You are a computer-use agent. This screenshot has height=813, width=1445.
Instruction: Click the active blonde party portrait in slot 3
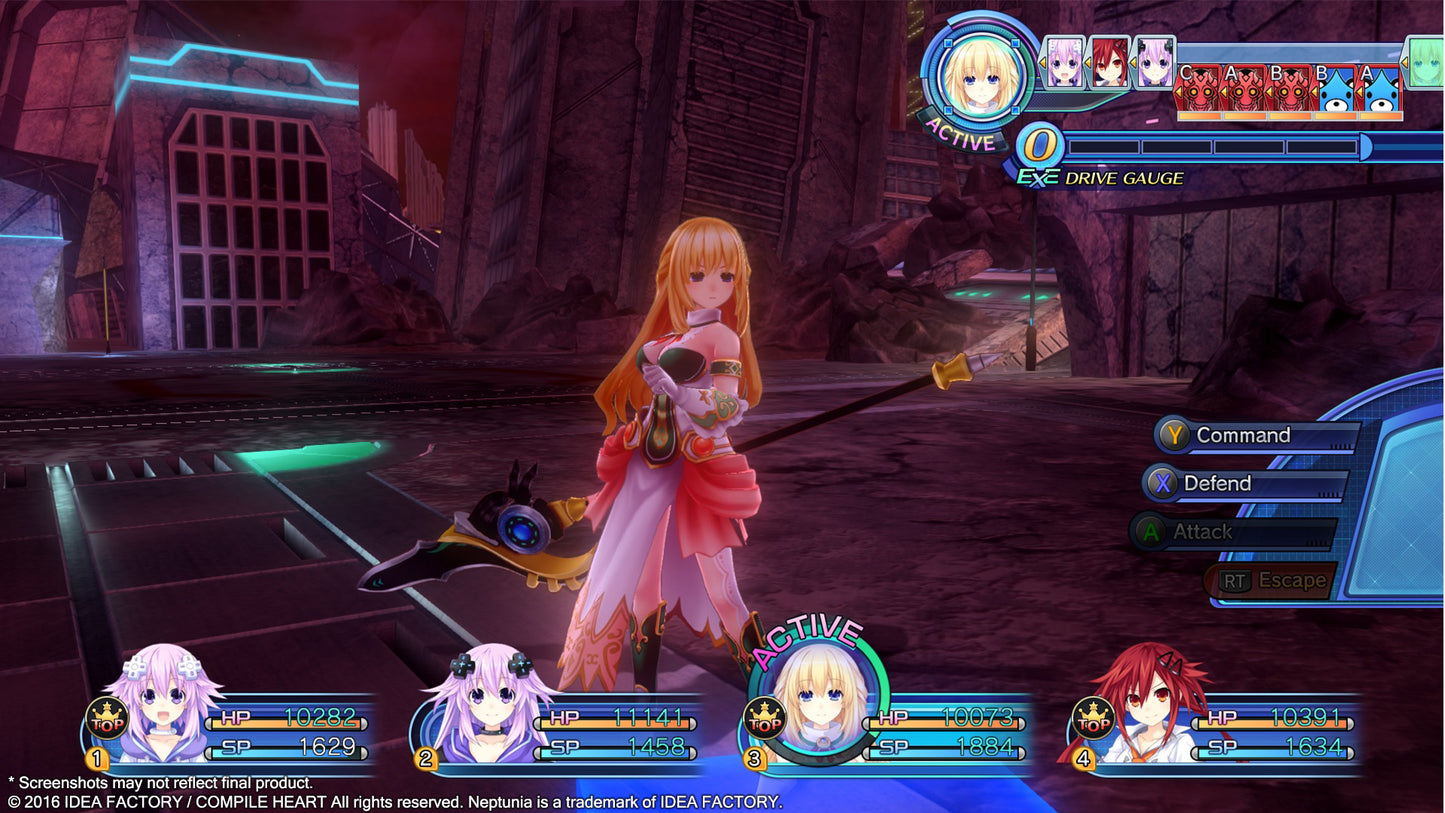coord(817,701)
